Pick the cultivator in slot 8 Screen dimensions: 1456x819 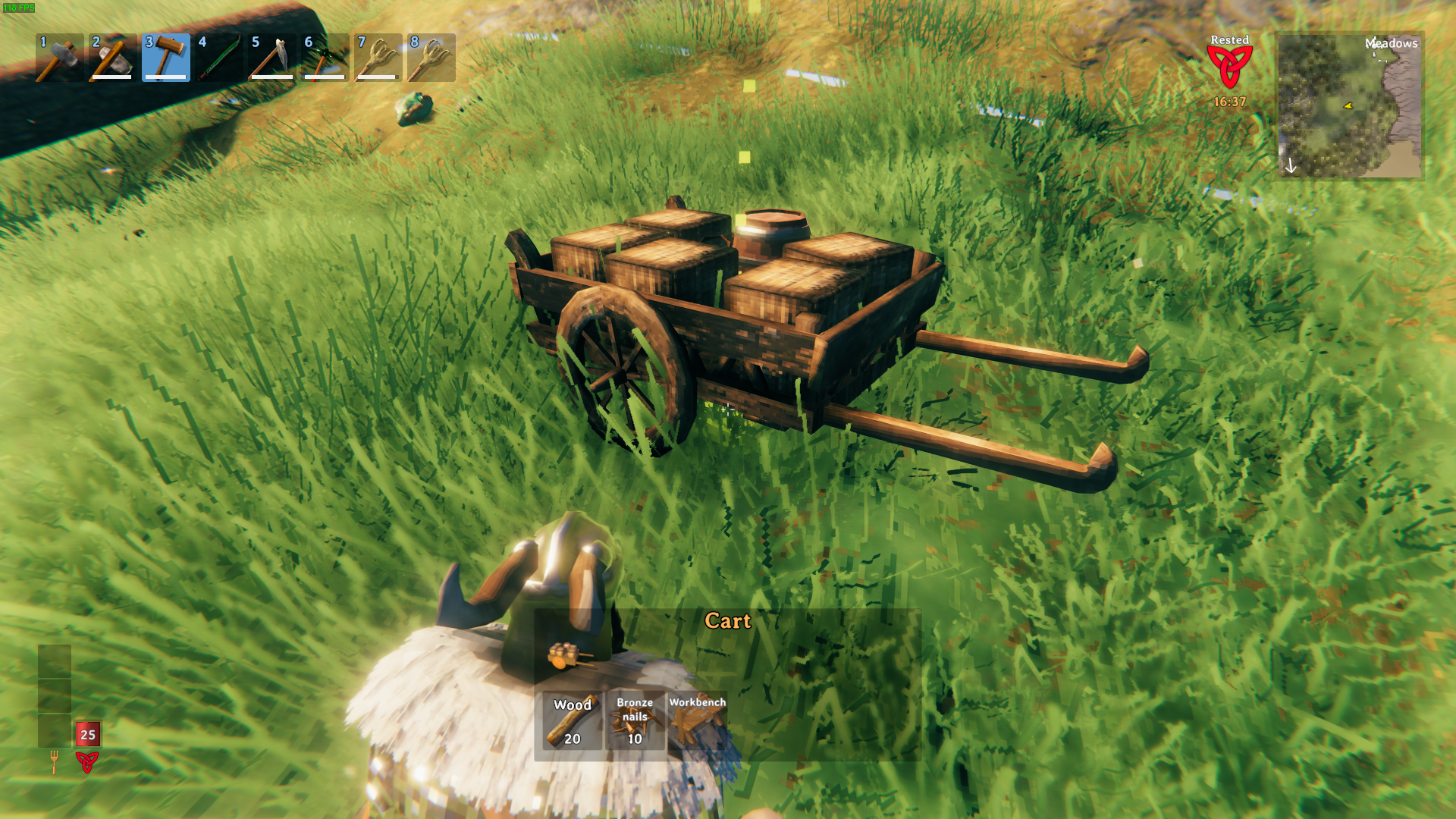pyautogui.click(x=431, y=58)
